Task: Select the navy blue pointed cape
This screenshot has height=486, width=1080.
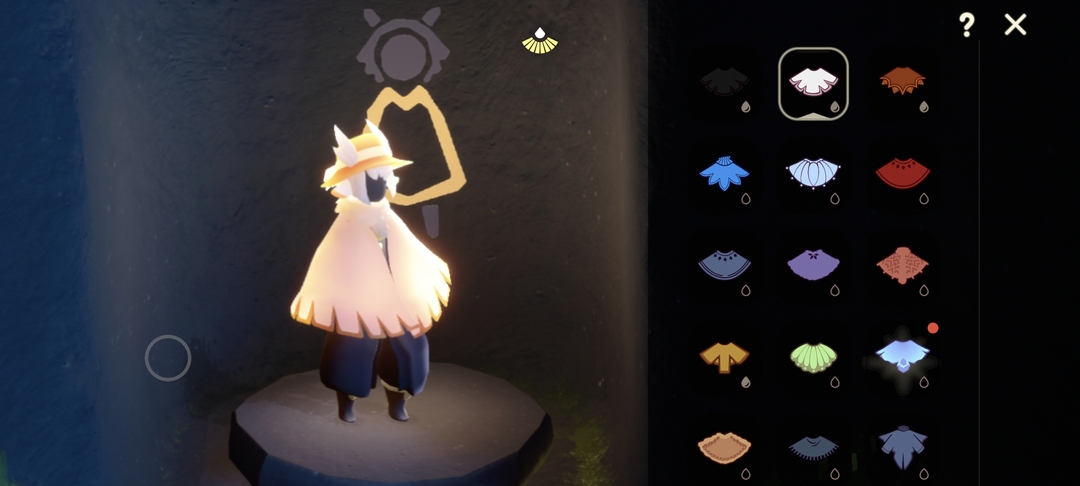Action: [x=903, y=446]
